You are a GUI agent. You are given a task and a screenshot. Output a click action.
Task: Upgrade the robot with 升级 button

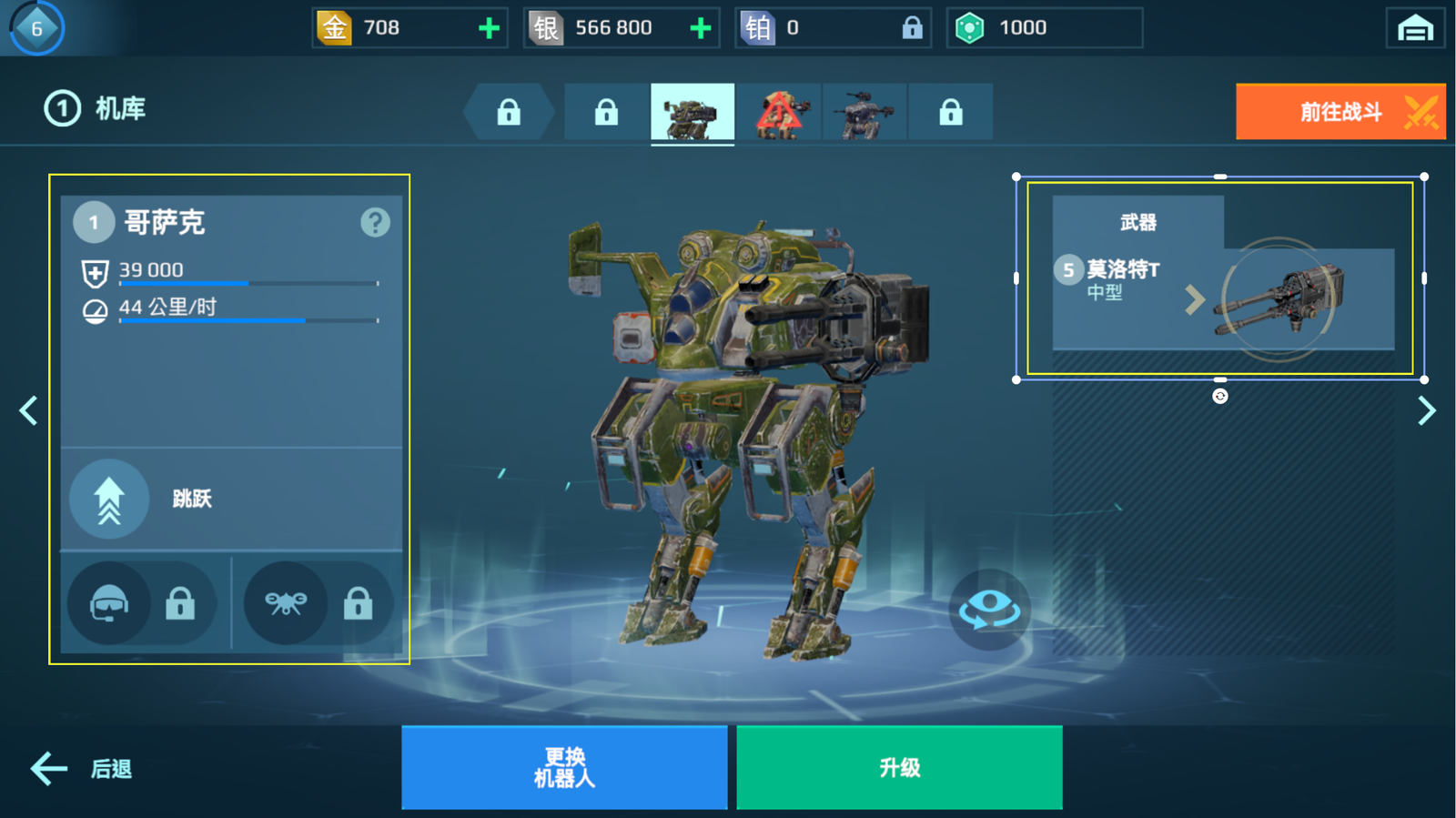899,767
